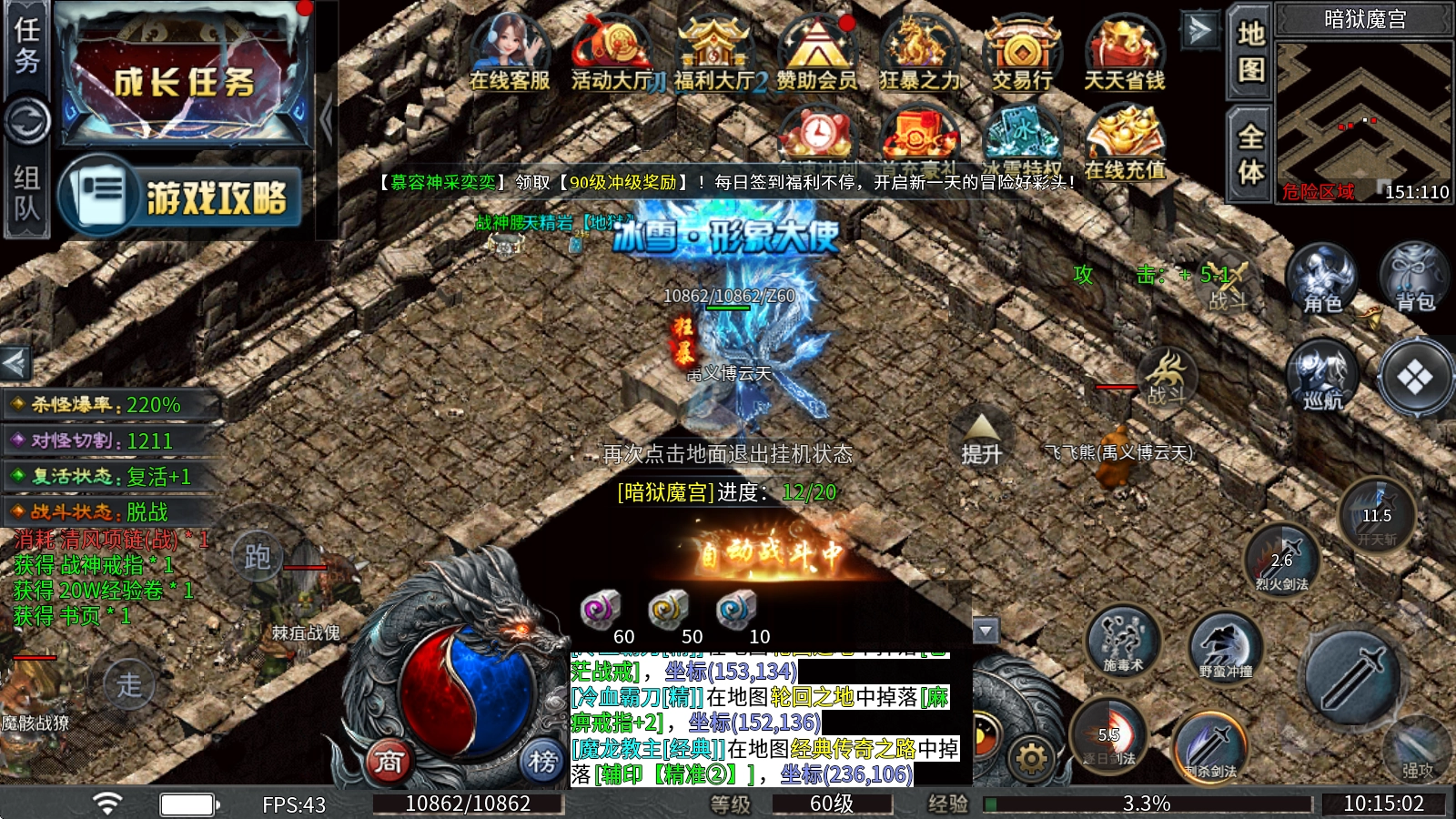This screenshot has width=1456, height=819.
Task: Open the 背包 backpack
Action: 1414,278
